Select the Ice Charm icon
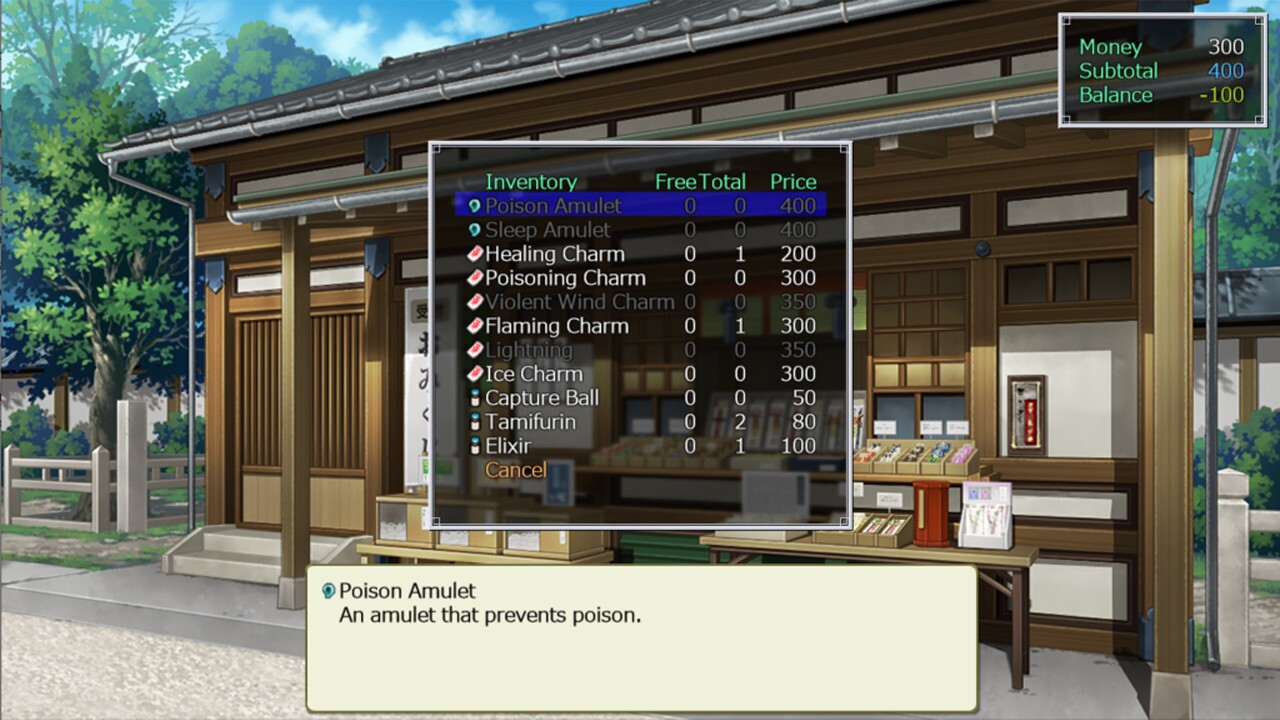 click(474, 374)
